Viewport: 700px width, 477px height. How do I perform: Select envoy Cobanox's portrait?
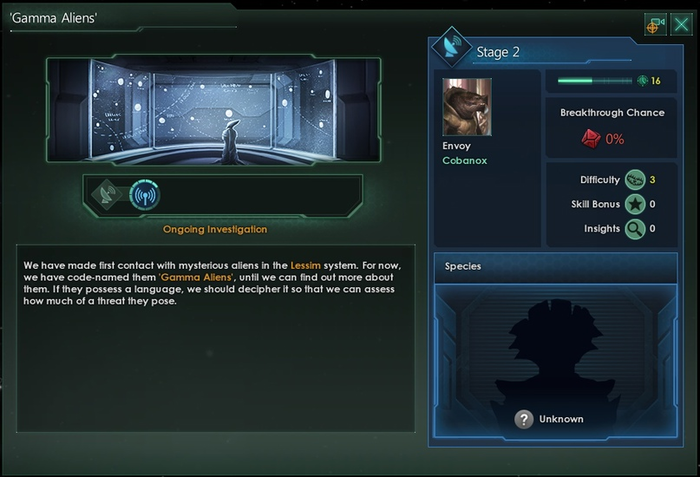pyautogui.click(x=467, y=107)
